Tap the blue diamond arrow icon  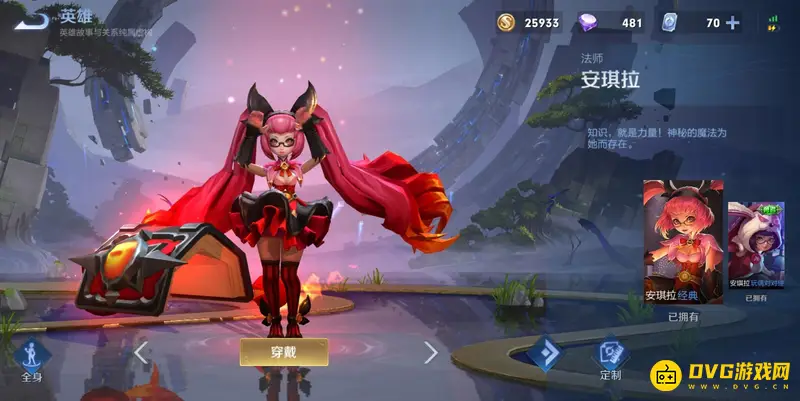click(548, 354)
